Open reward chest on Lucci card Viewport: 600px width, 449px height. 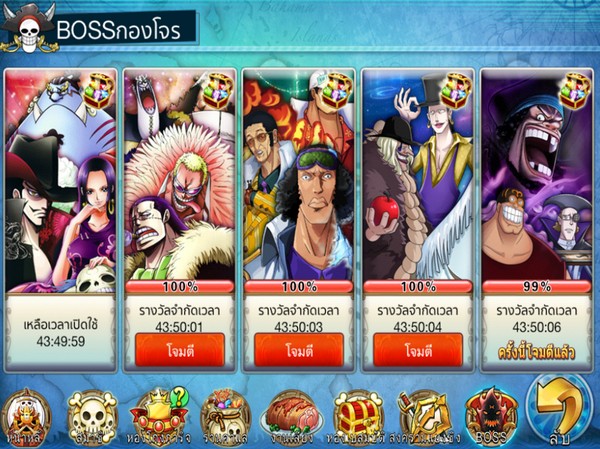click(x=457, y=89)
